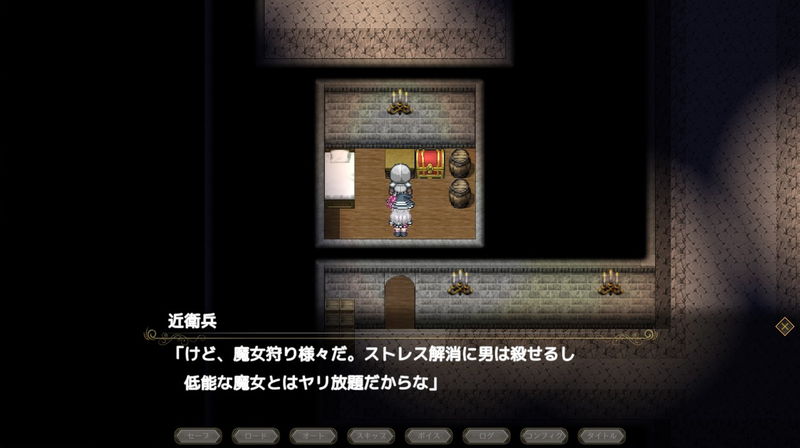Open the ロード (Load) menu
Screen dimensions: 800x448
coord(256,436)
